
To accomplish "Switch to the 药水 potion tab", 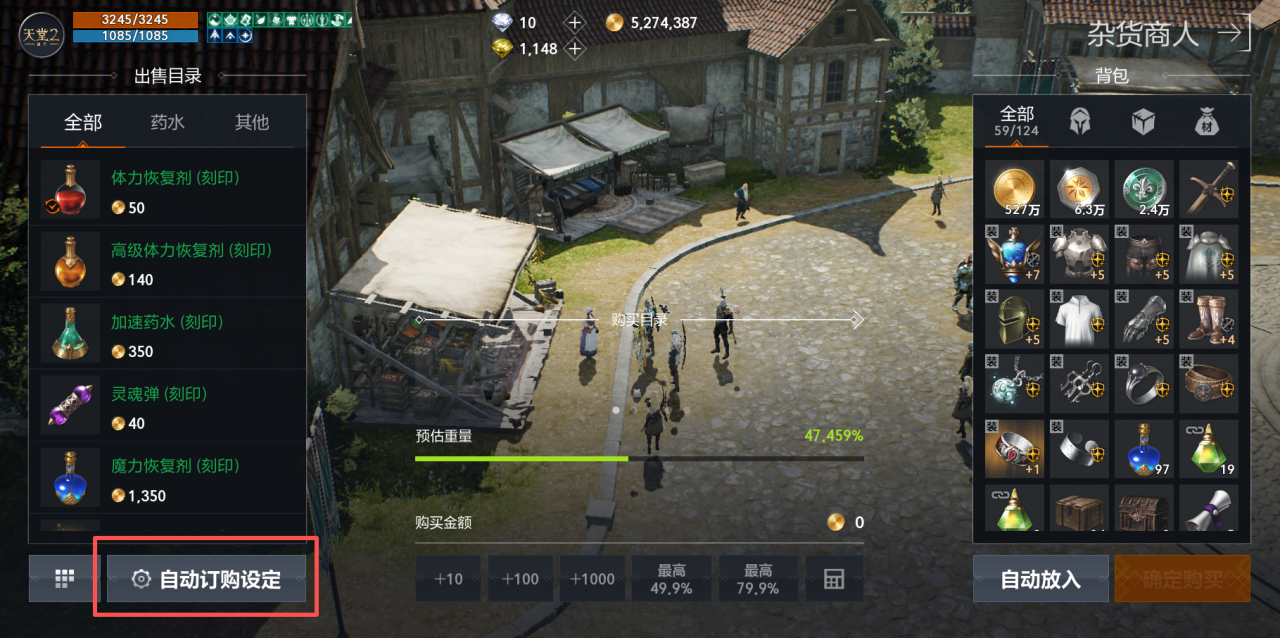I will (167, 122).
